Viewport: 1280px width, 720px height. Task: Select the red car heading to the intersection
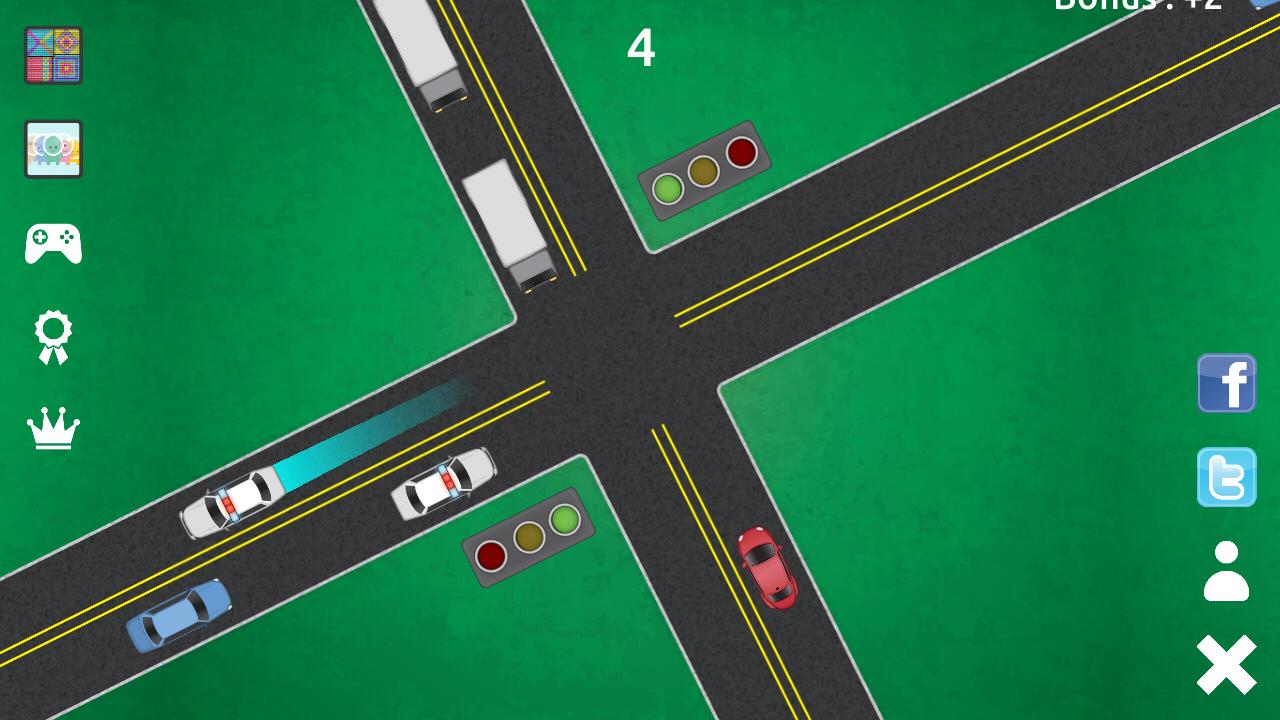pos(770,570)
